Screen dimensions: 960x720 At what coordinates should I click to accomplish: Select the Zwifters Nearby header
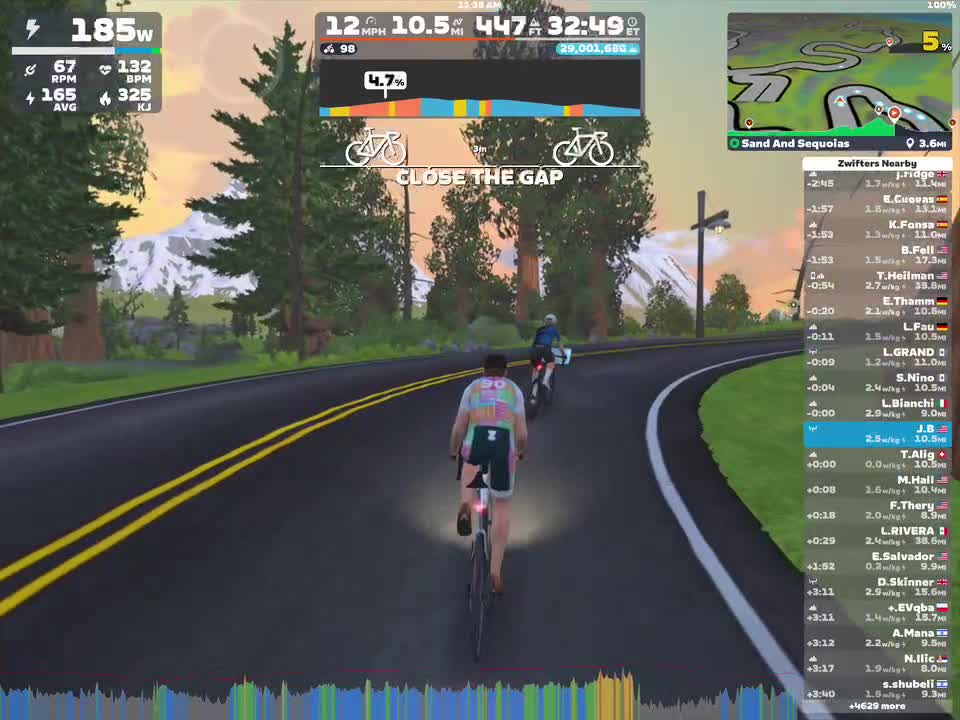click(878, 163)
